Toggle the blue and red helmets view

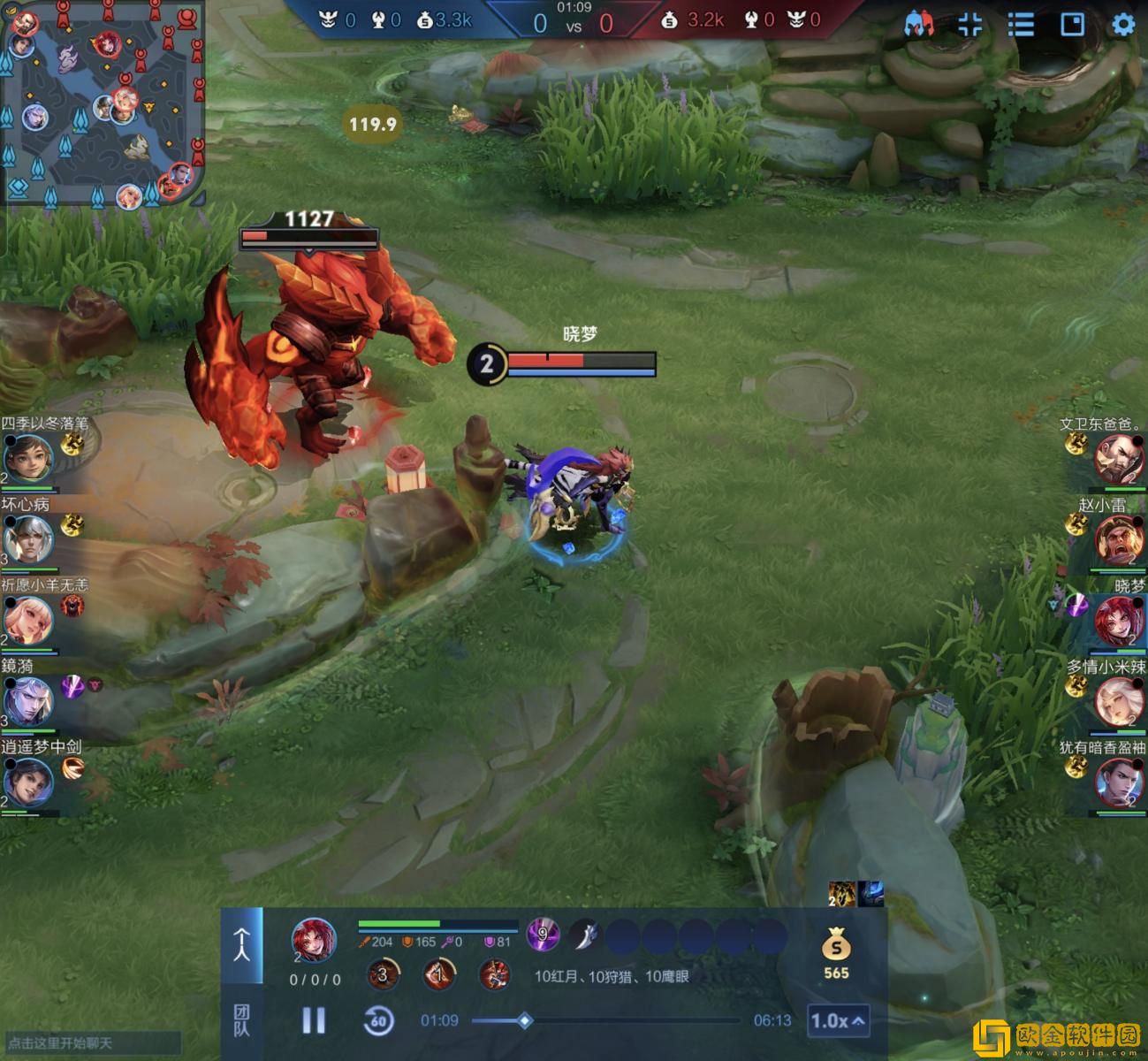pos(919,24)
